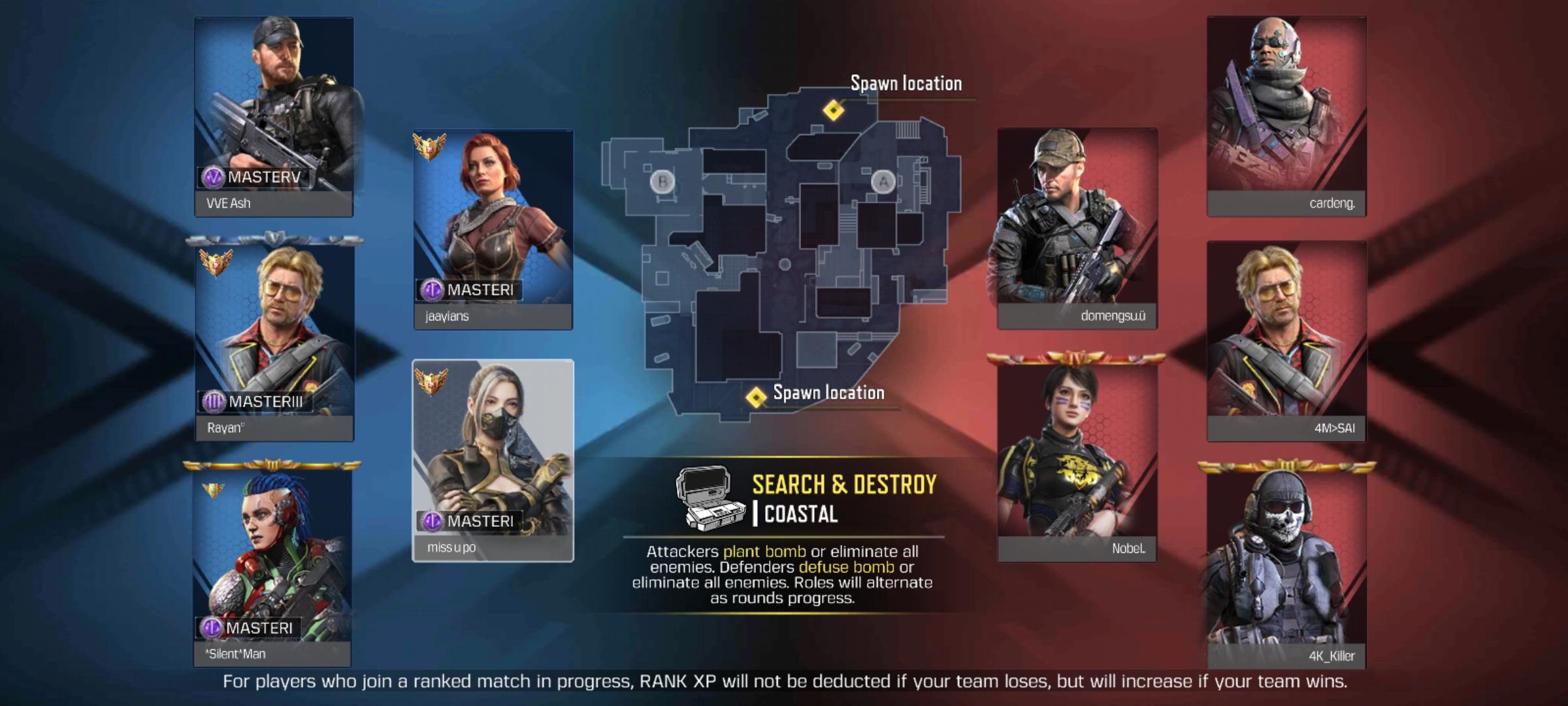Toggle the bottom Spawn location diamond marker

pos(758,395)
